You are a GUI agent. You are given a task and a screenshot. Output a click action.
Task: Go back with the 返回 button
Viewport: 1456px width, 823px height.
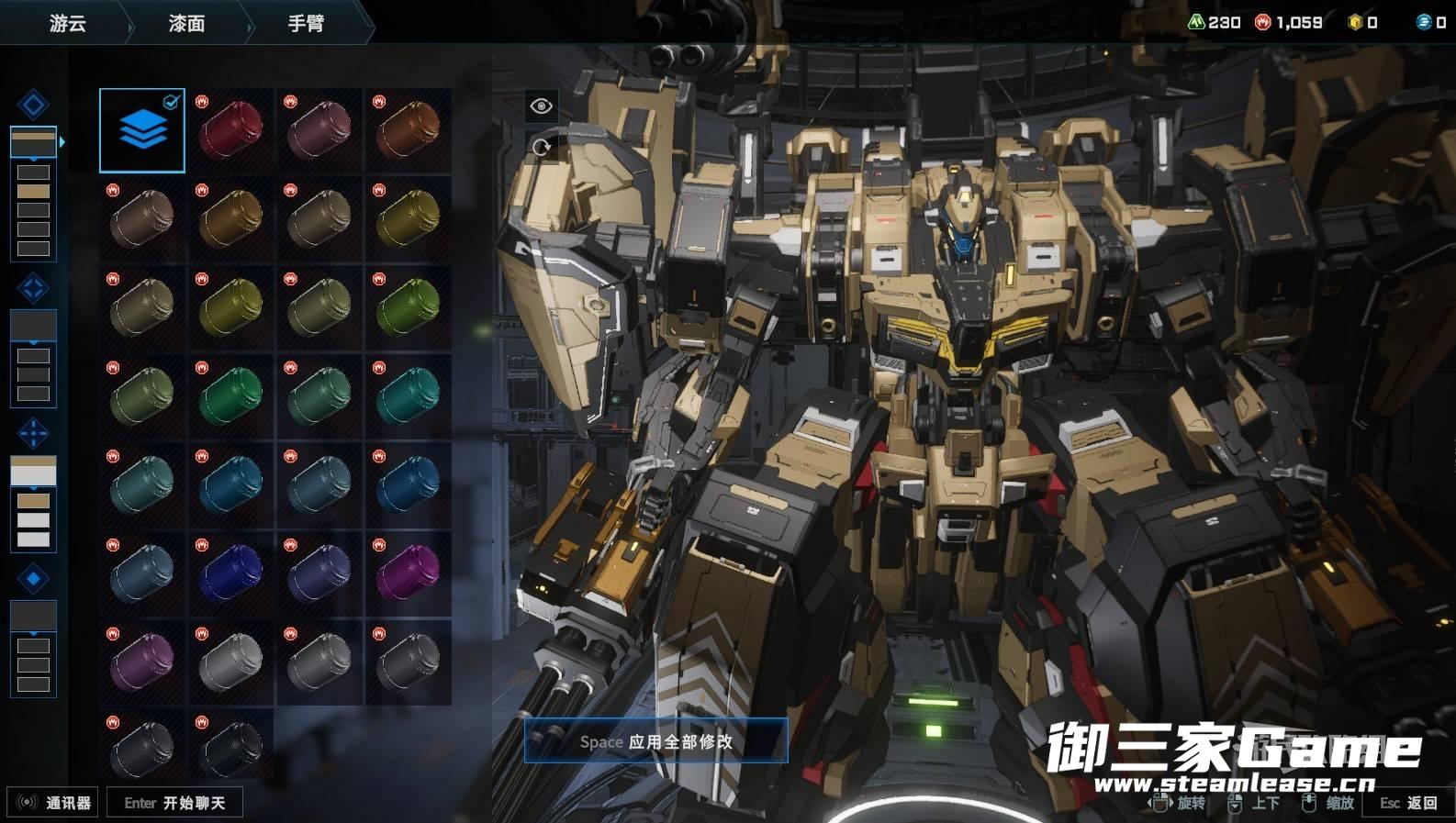point(1409,803)
